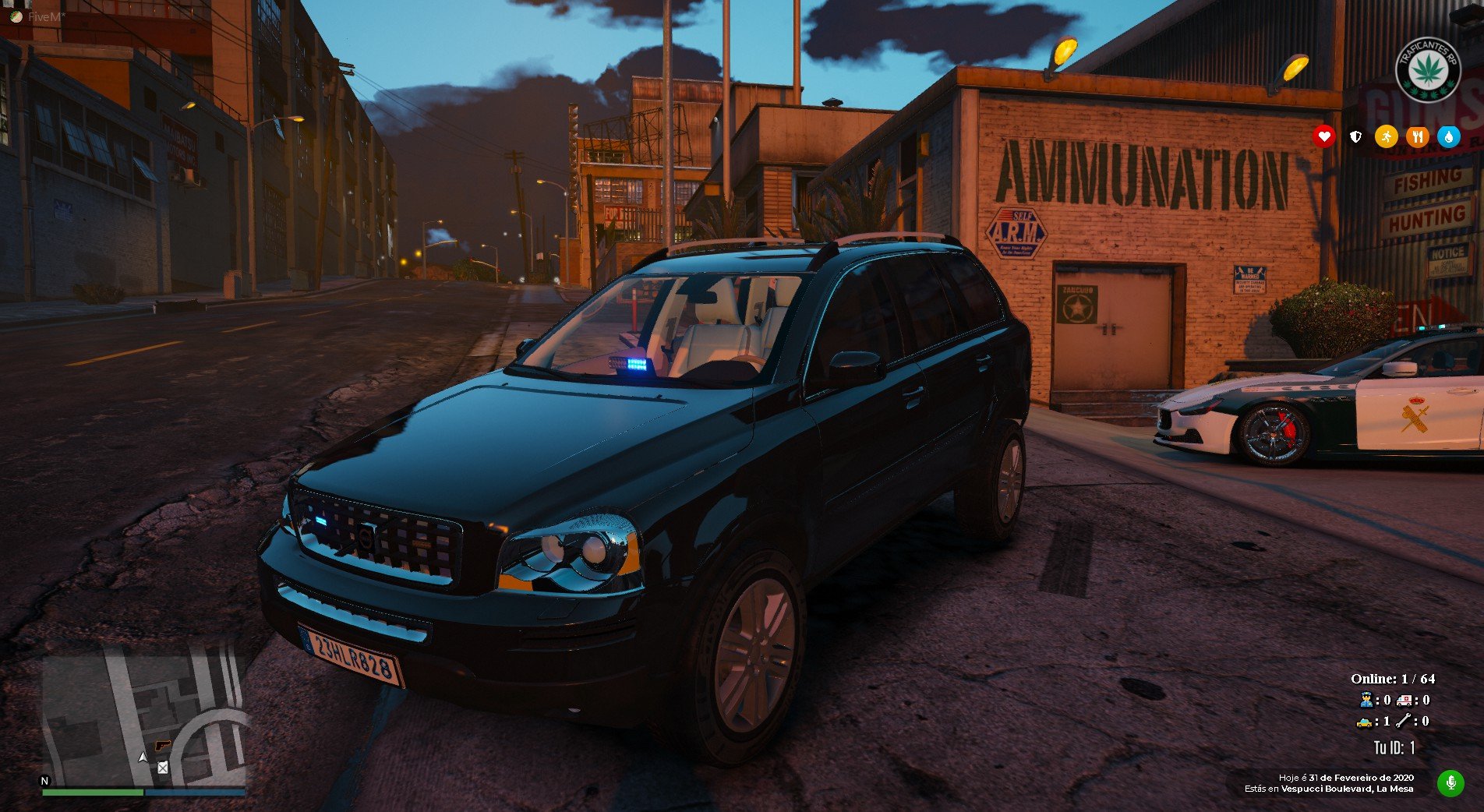Click the yellow running stamina icon

1386,136
